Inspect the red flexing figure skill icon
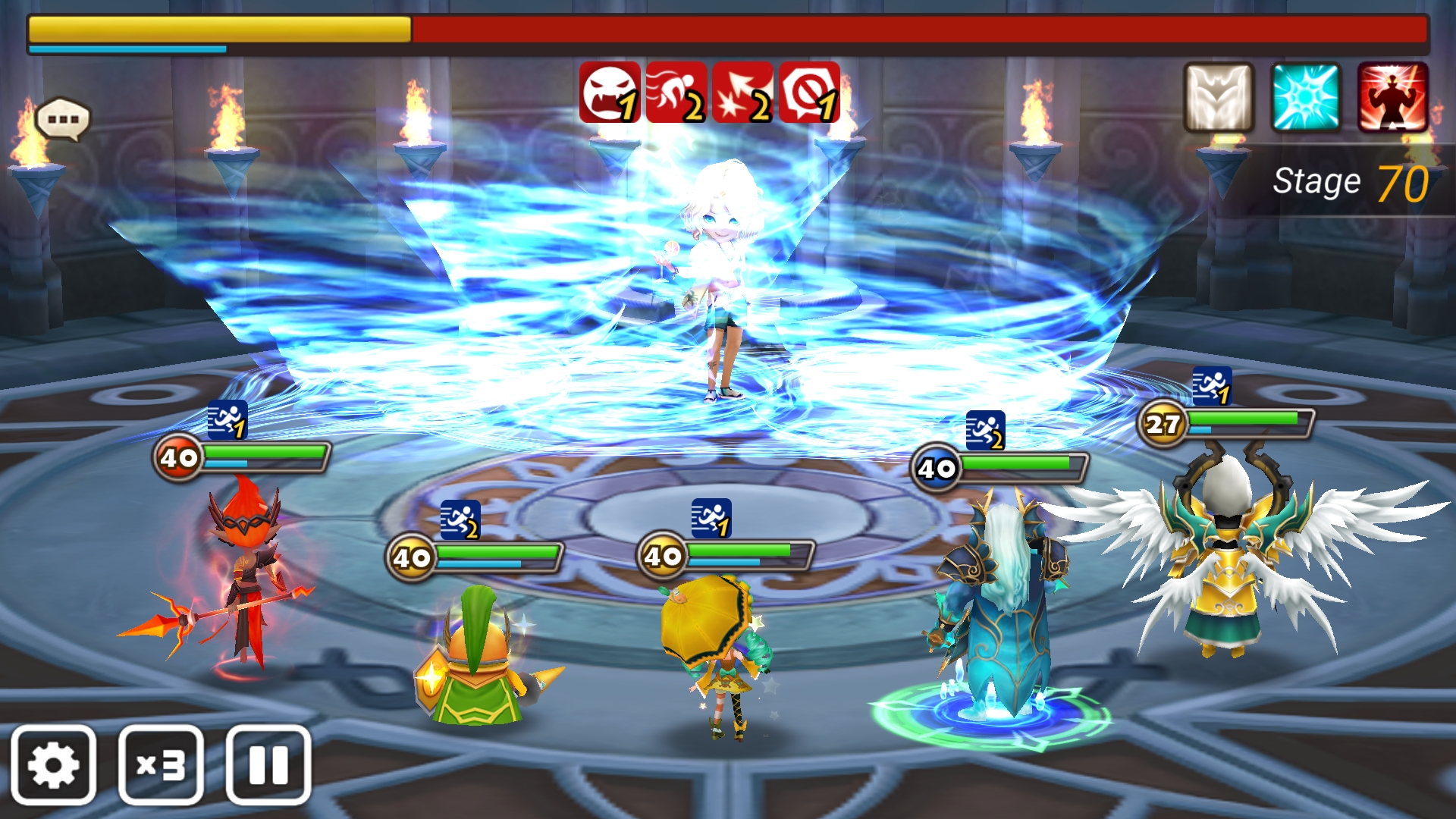Viewport: 1456px width, 819px height. (1393, 97)
